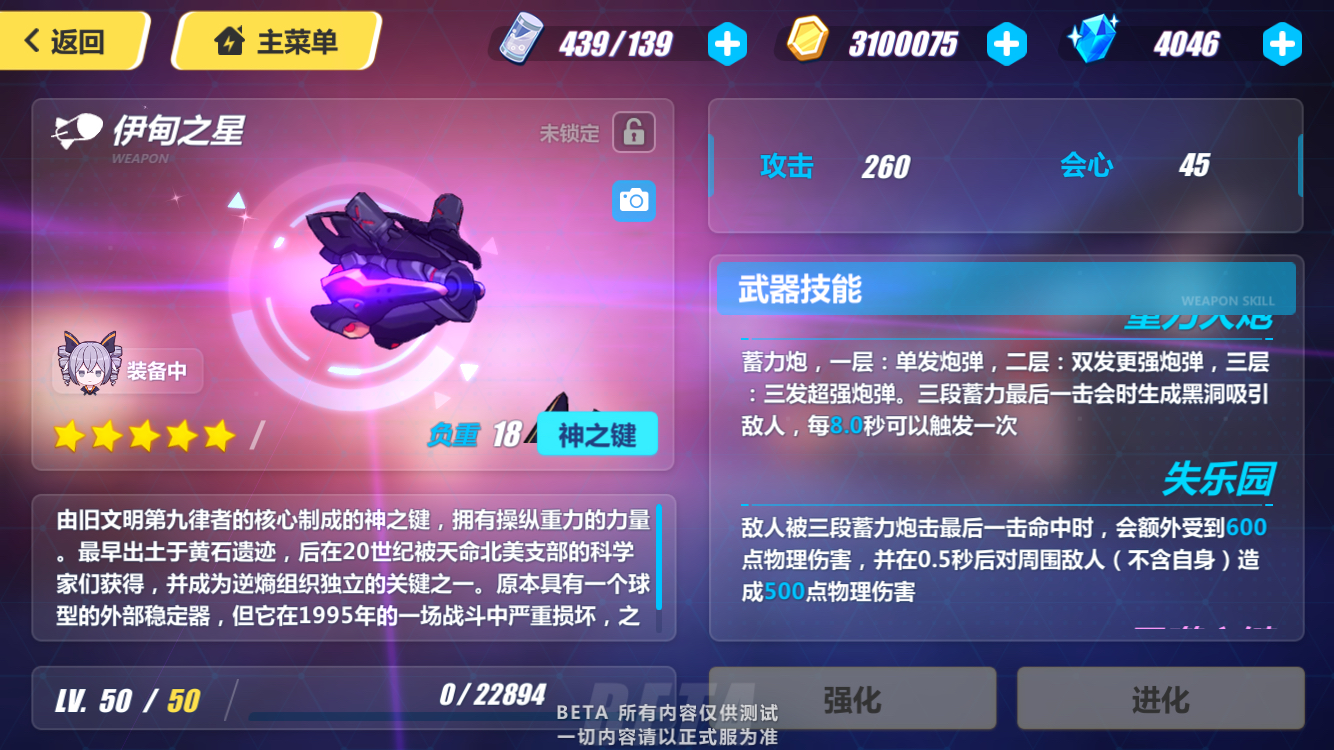Tap the crystal currency icon
The height and width of the screenshot is (750, 1334).
[x=1093, y=42]
